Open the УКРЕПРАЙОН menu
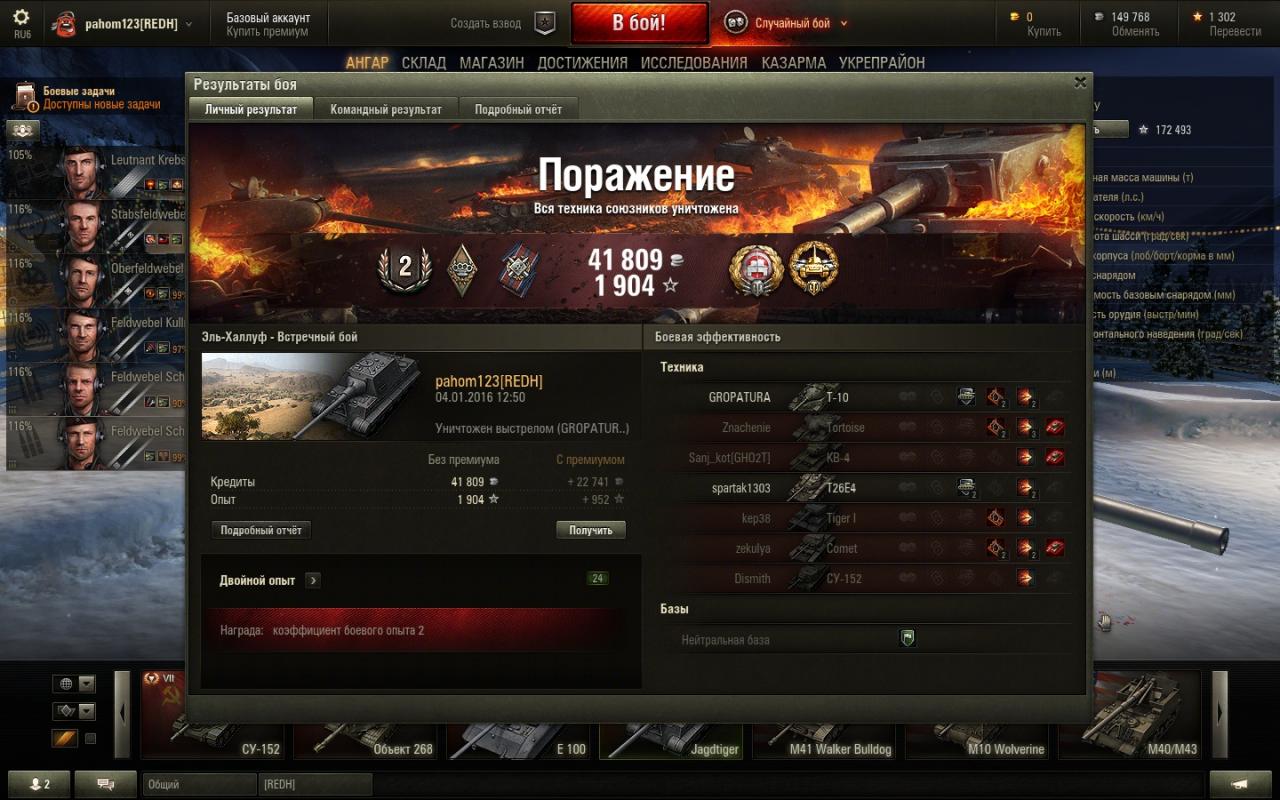The image size is (1280, 800). [882, 62]
